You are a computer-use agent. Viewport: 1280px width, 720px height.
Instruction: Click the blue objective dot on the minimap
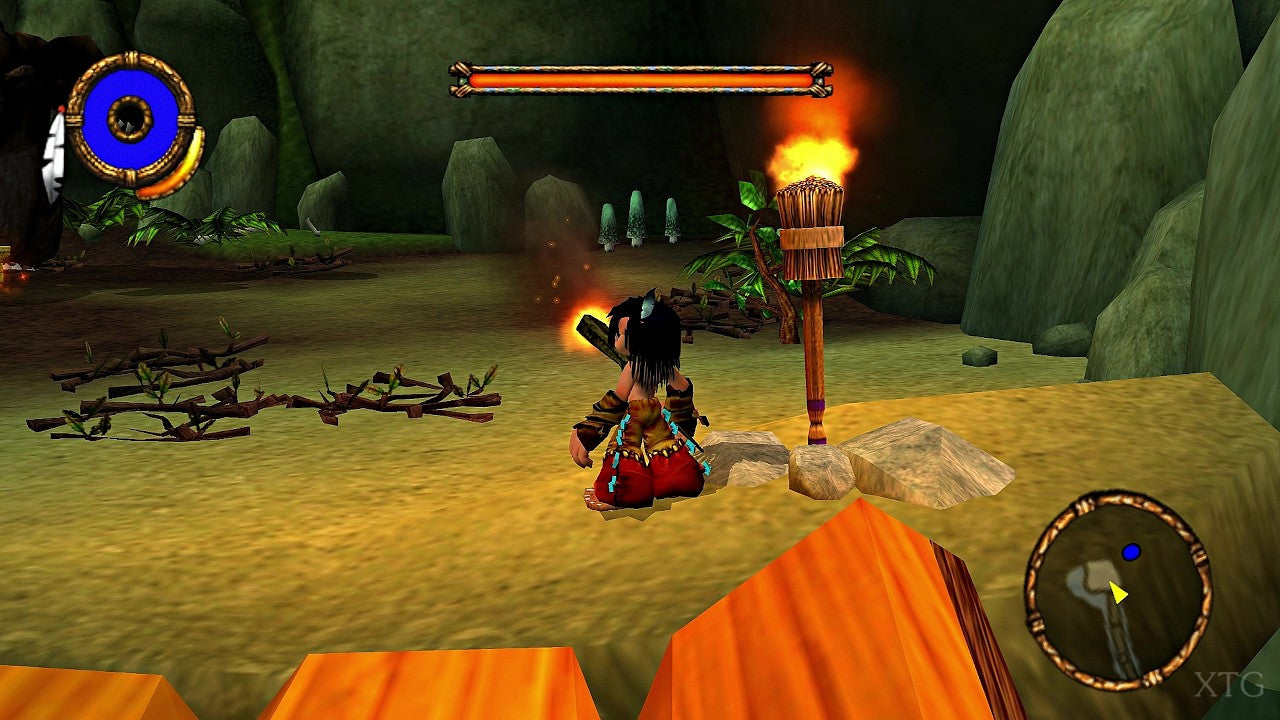tap(1131, 552)
